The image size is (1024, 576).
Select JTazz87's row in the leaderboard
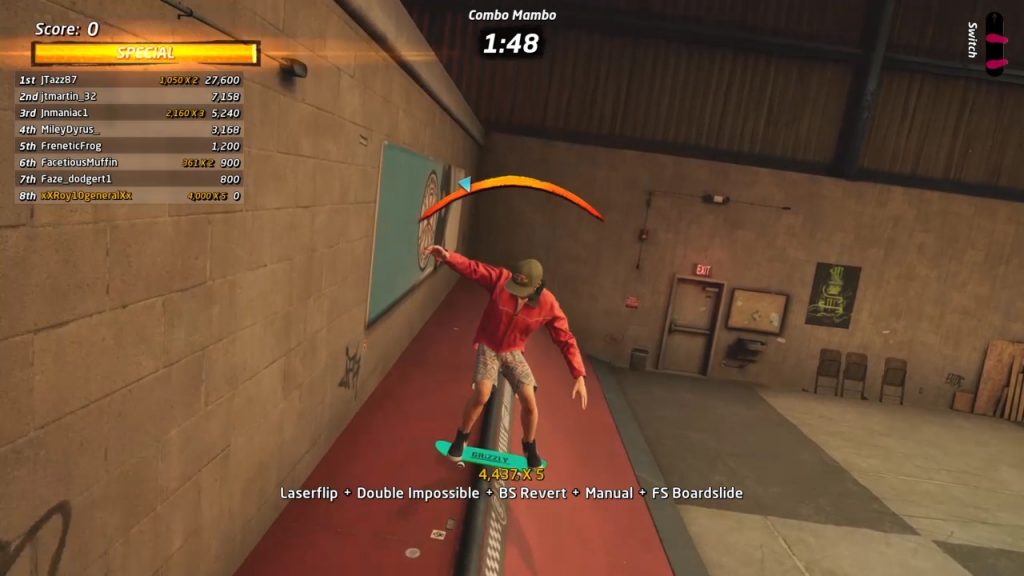tap(130, 80)
